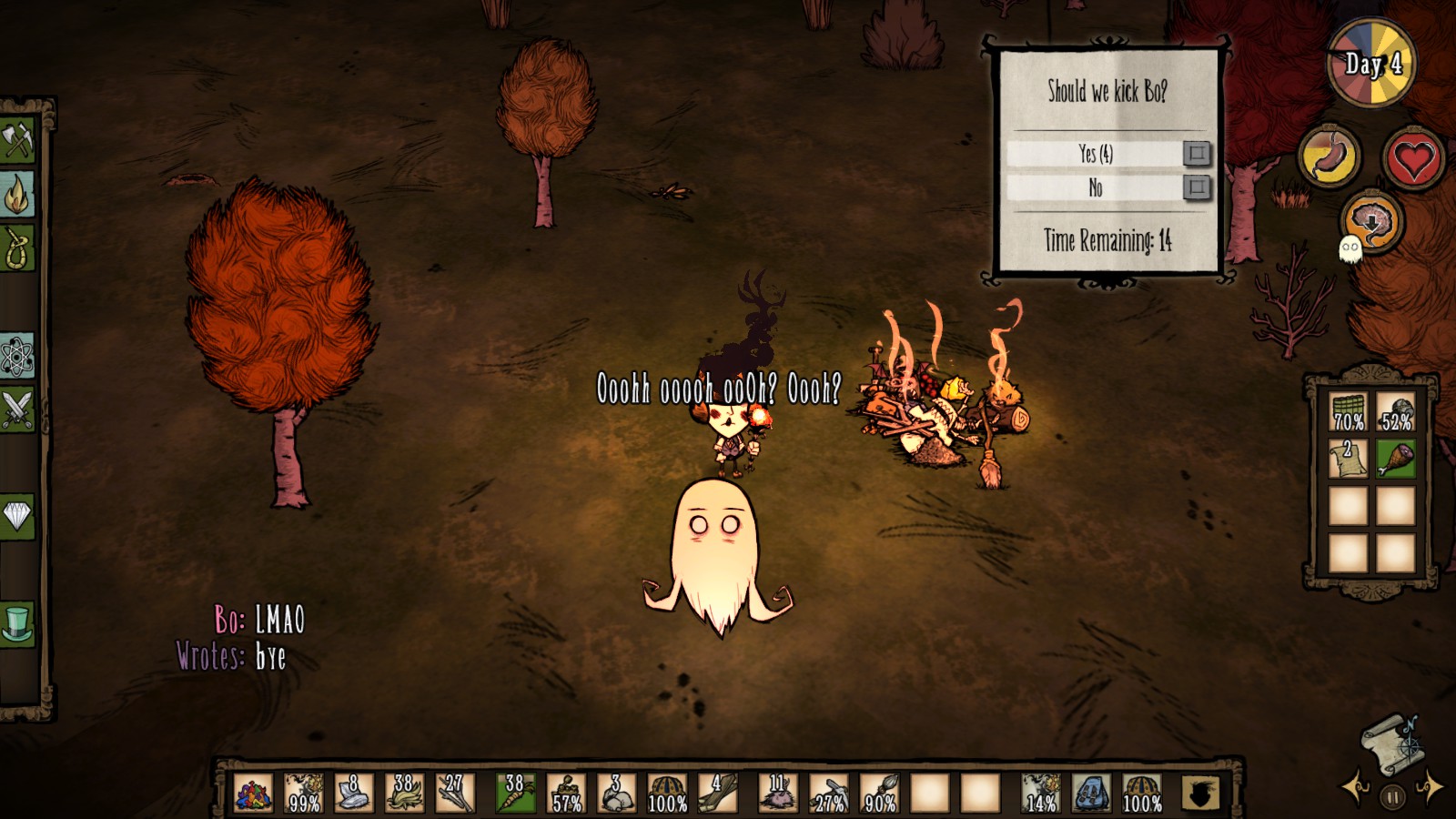Select the cut grass stack of 38
This screenshot has width=1456, height=819.
pyautogui.click(x=403, y=794)
